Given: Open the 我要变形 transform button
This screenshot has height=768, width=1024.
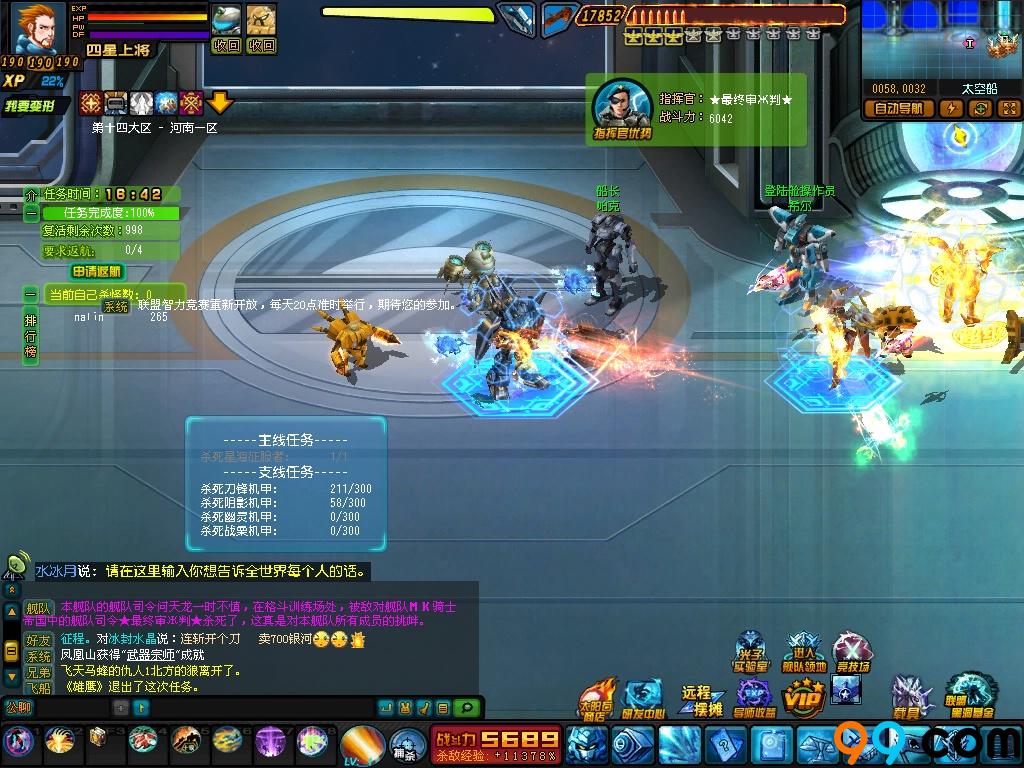Looking at the screenshot, I should [x=36, y=106].
